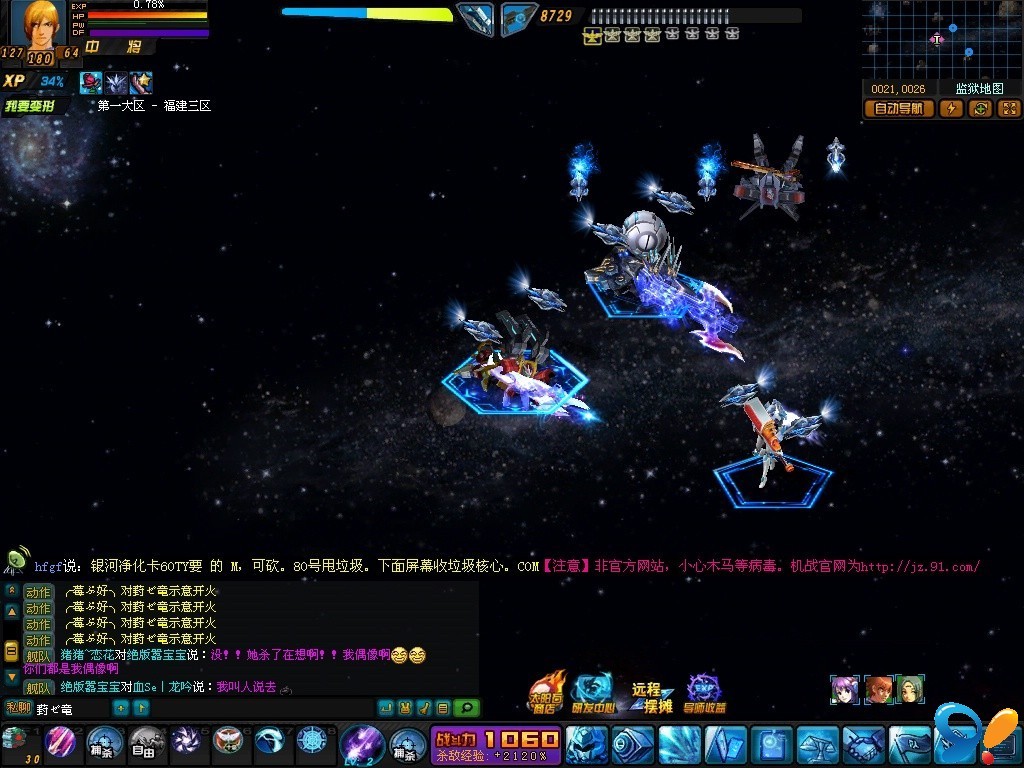
Task: Select the green-haired teammate portrait
Action: [x=910, y=689]
